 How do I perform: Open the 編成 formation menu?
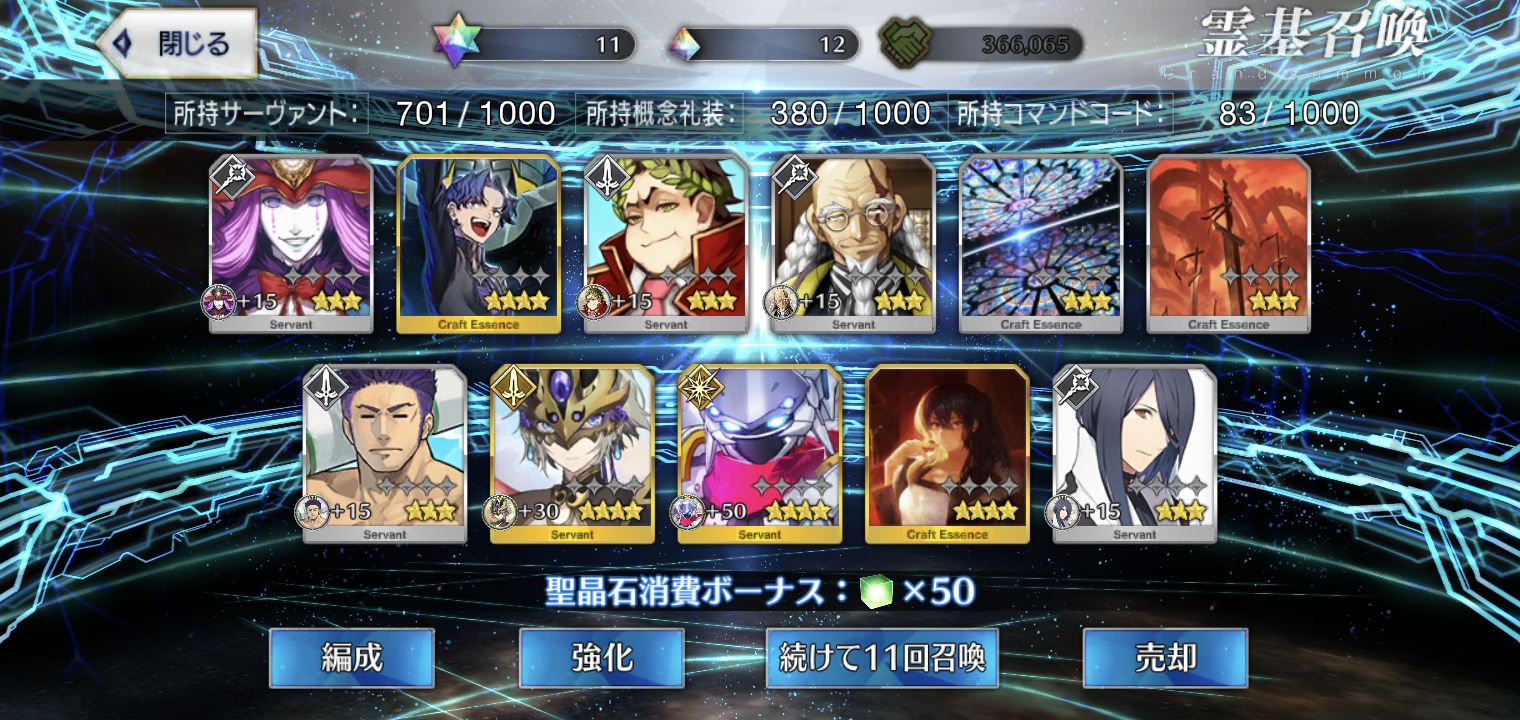(351, 658)
